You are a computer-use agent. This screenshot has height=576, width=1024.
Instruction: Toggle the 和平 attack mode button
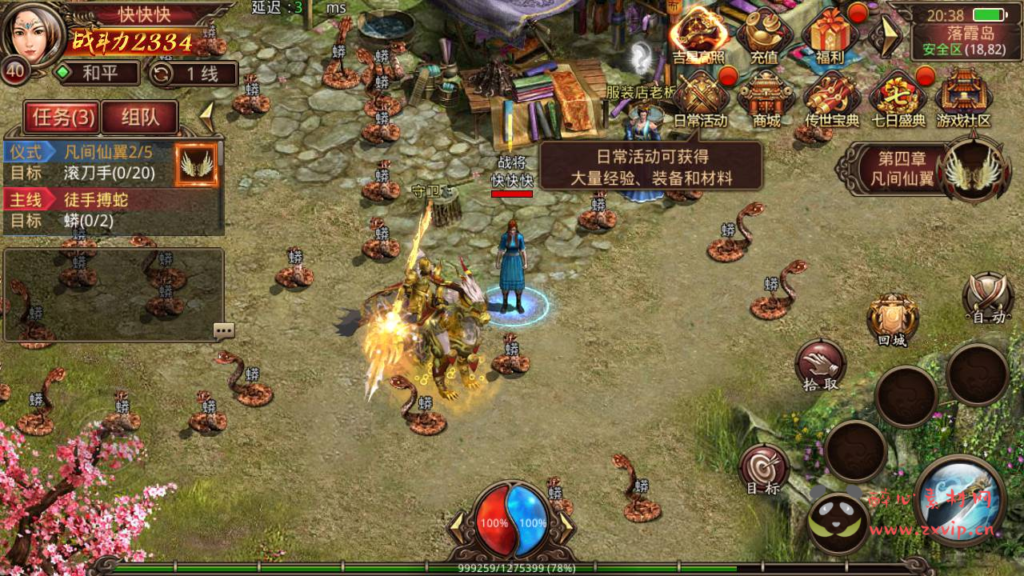pos(97,72)
